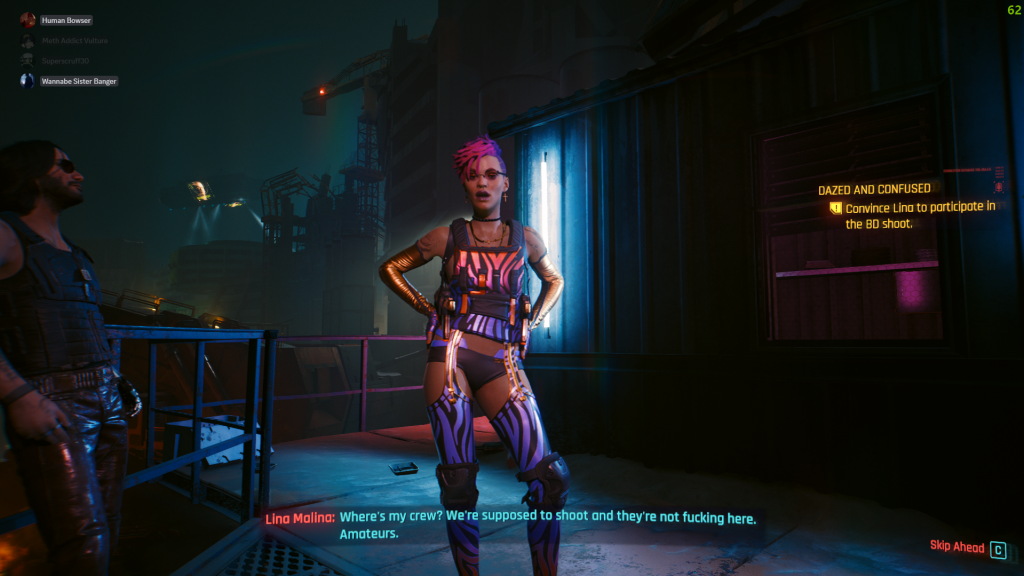Select the objective marker icon beside Convince Lina
Image resolution: width=1024 pixels, height=576 pixels.
[835, 208]
